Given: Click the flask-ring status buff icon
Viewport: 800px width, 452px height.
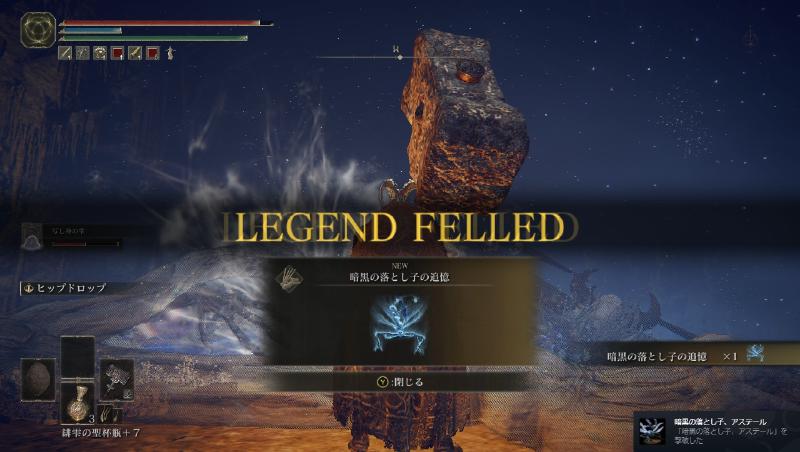Looking at the screenshot, I should point(99,53).
